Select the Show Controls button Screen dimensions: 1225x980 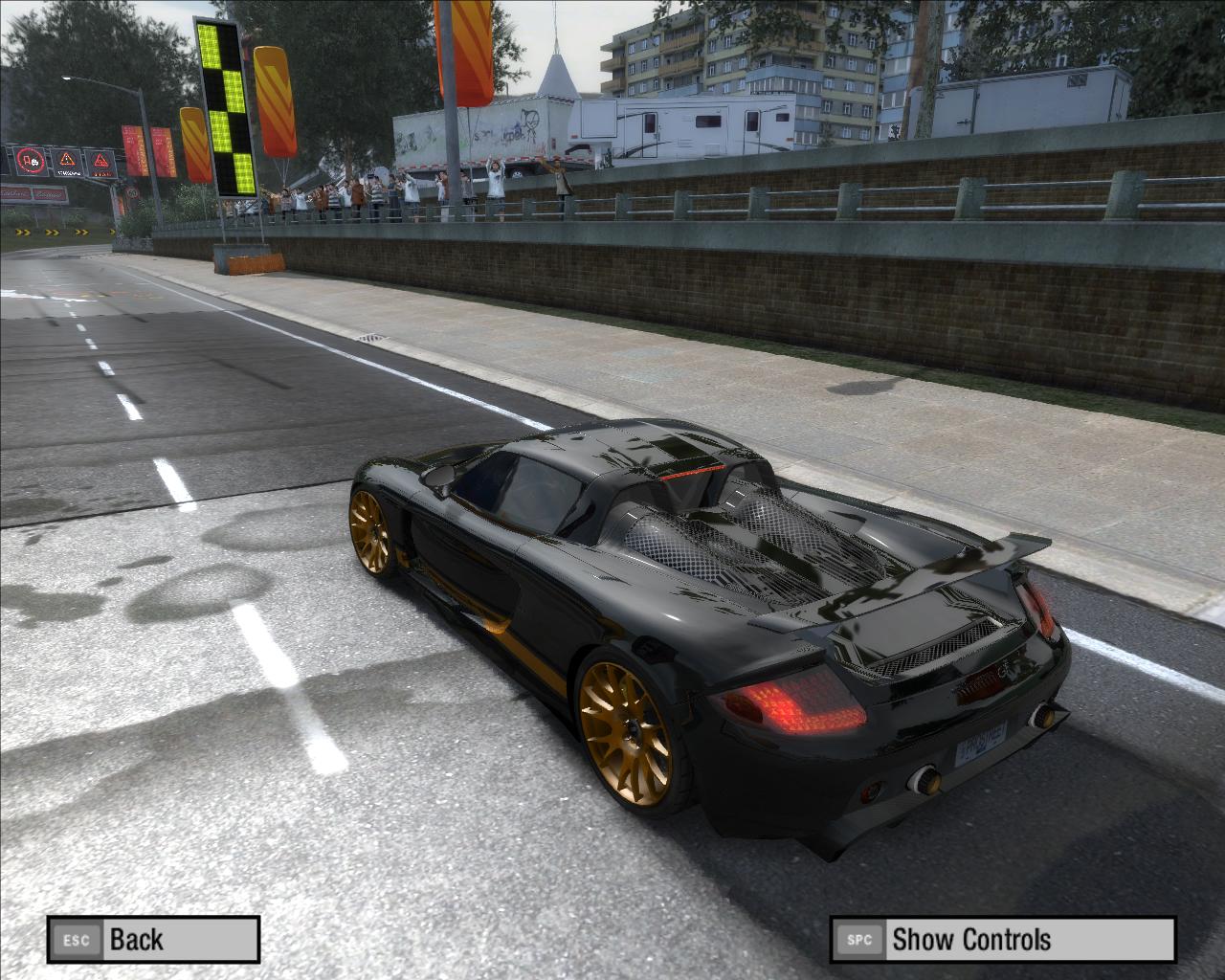(1002, 940)
